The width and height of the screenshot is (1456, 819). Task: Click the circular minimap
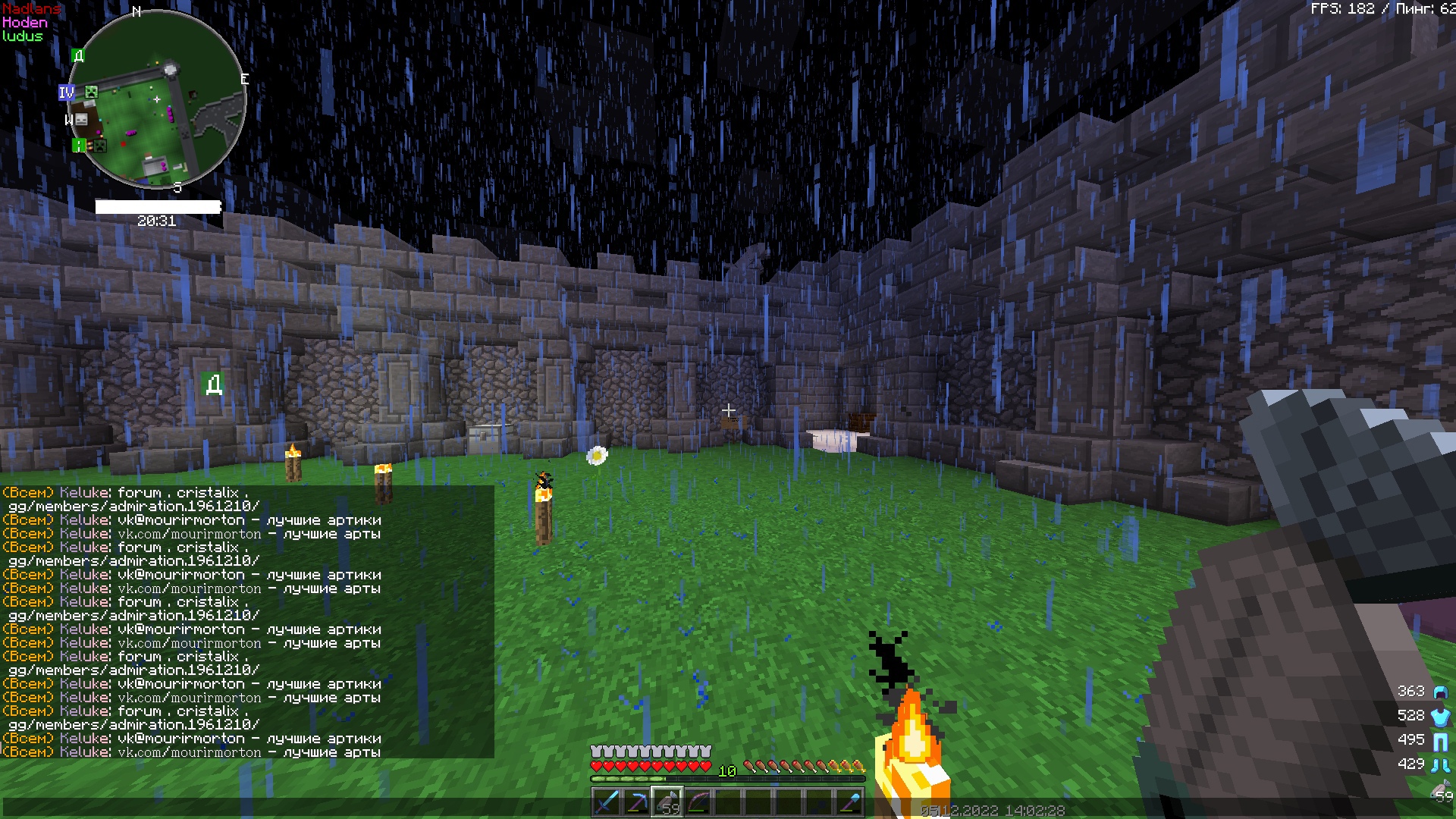[157, 99]
